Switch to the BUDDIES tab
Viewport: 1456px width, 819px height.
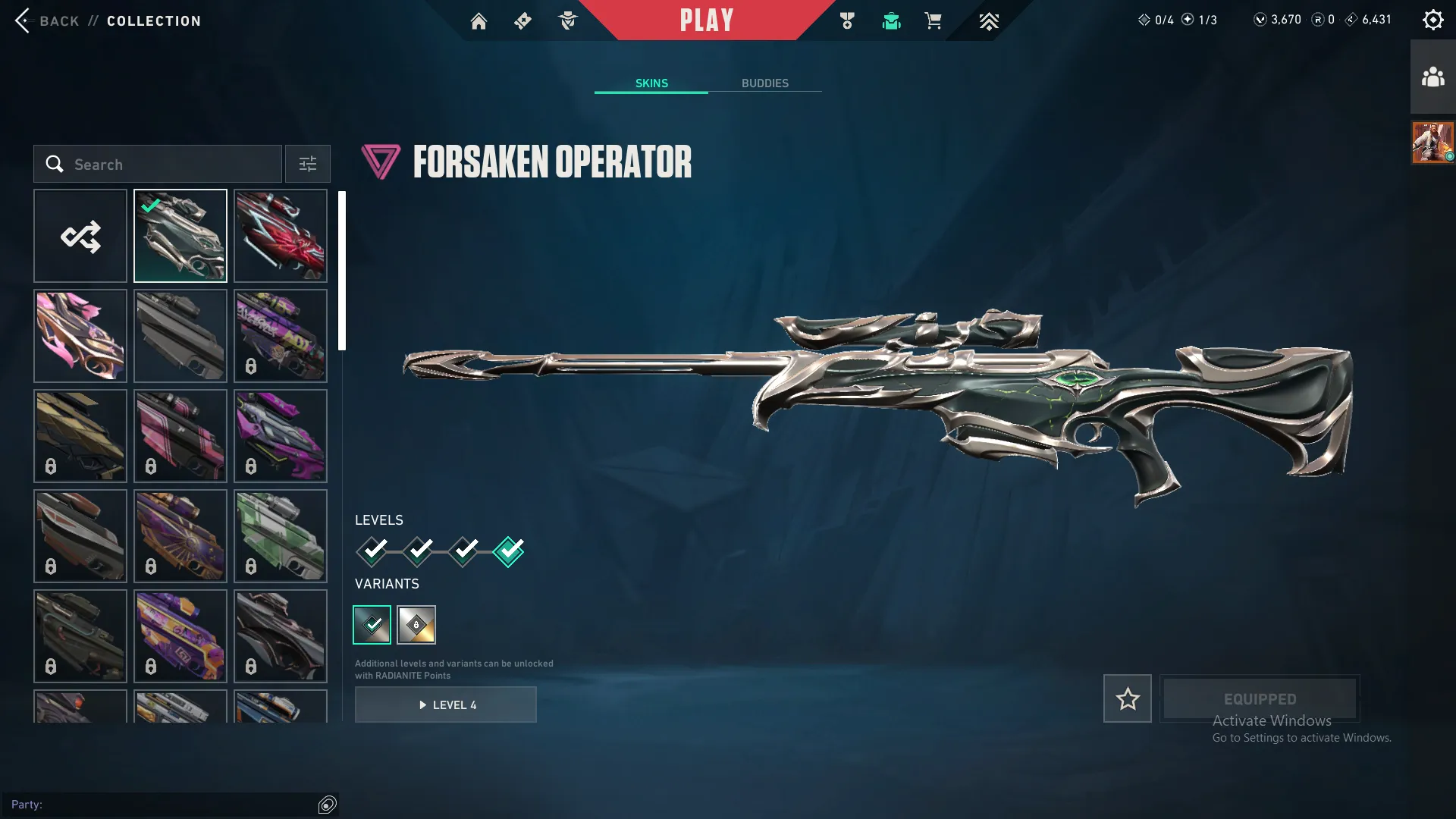coord(765,83)
